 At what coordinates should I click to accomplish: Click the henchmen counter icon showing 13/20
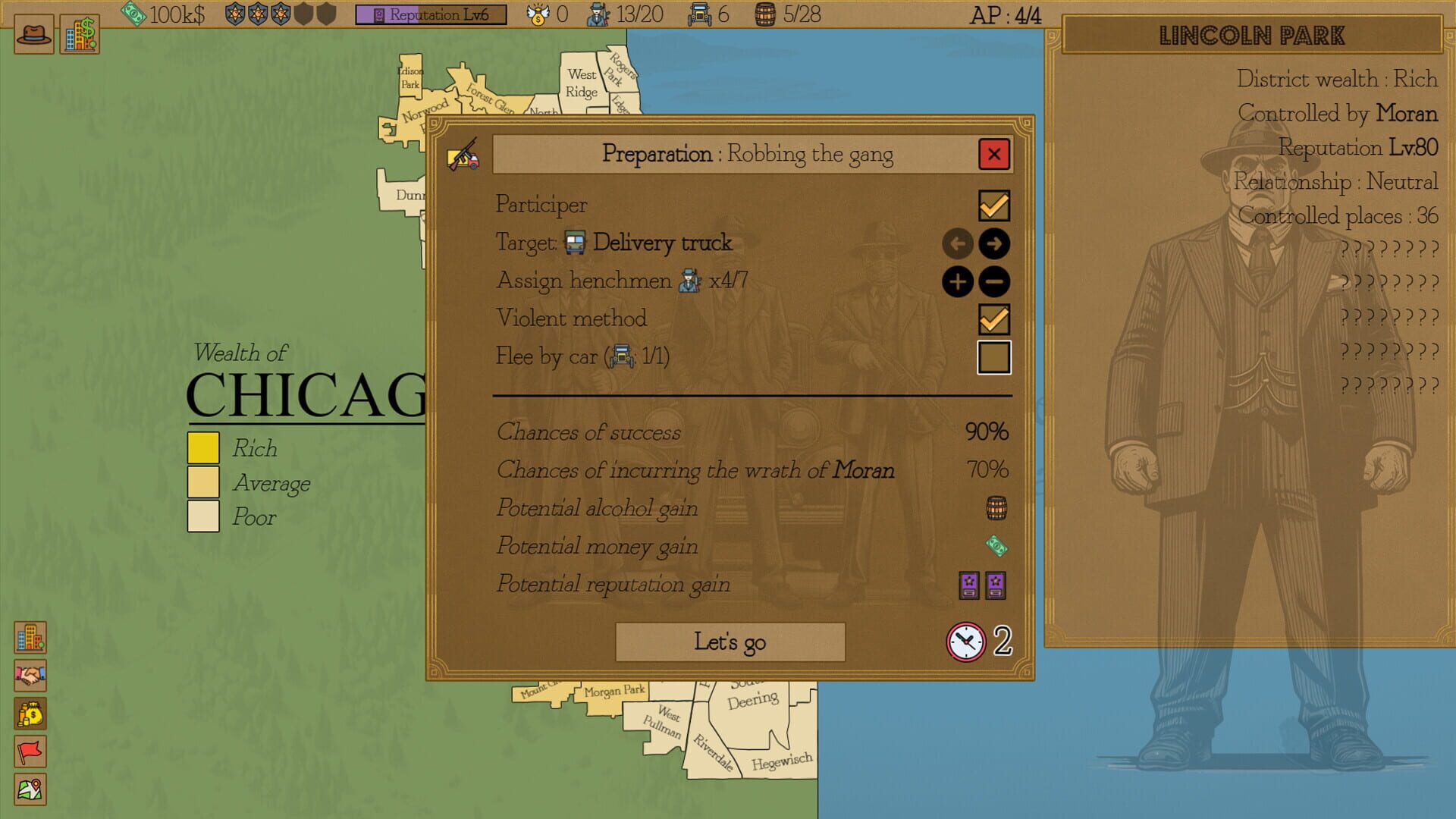599,13
